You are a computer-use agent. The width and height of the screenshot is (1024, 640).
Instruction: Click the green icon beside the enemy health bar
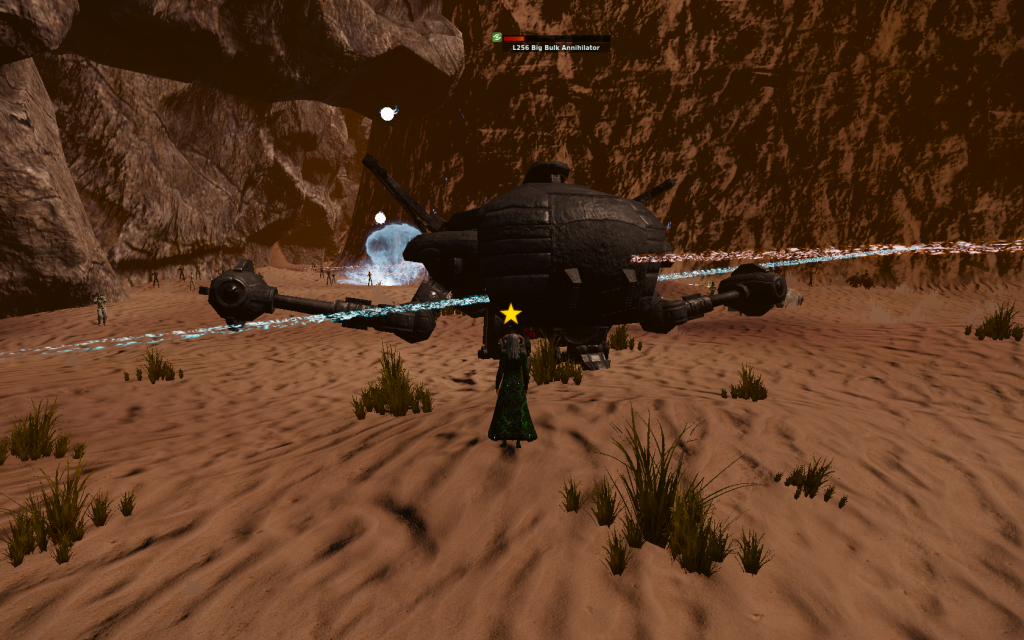pos(496,38)
